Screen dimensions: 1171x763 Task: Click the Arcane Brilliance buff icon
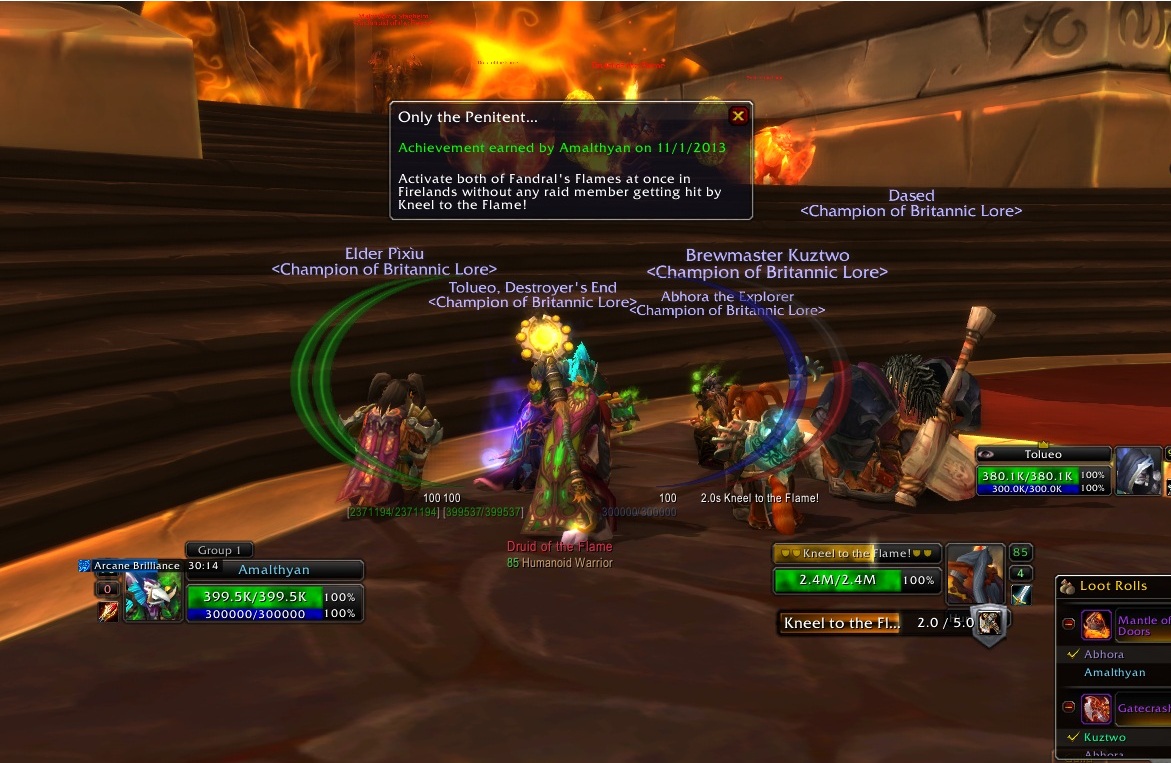pyautogui.click(x=85, y=566)
